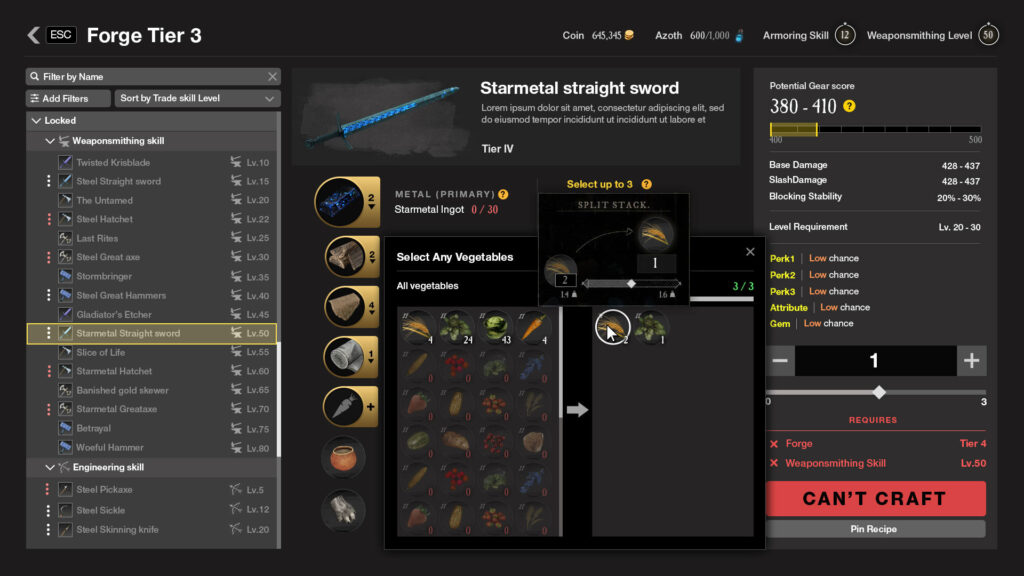Collapse the Engineering skill section
The image size is (1024, 576).
coord(51,467)
